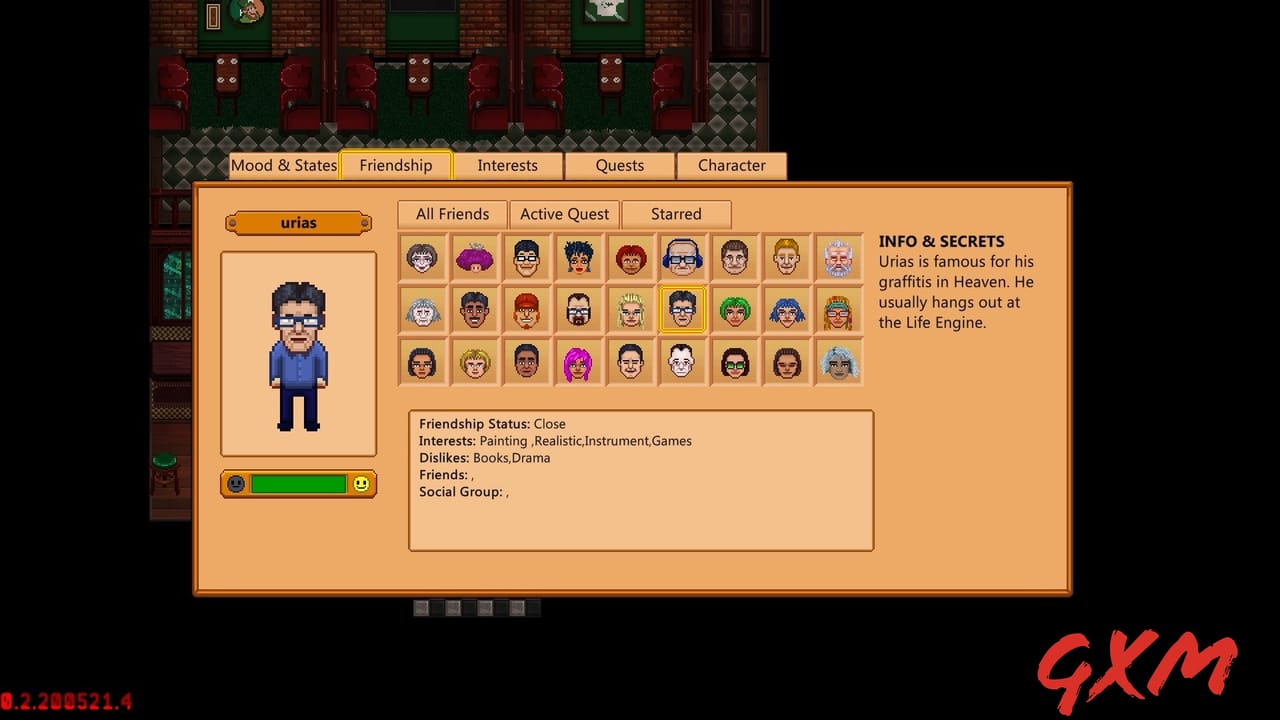Viewport: 1280px width, 720px height.
Task: Click the grumpy face icon on the friendship bar
Action: [237, 484]
